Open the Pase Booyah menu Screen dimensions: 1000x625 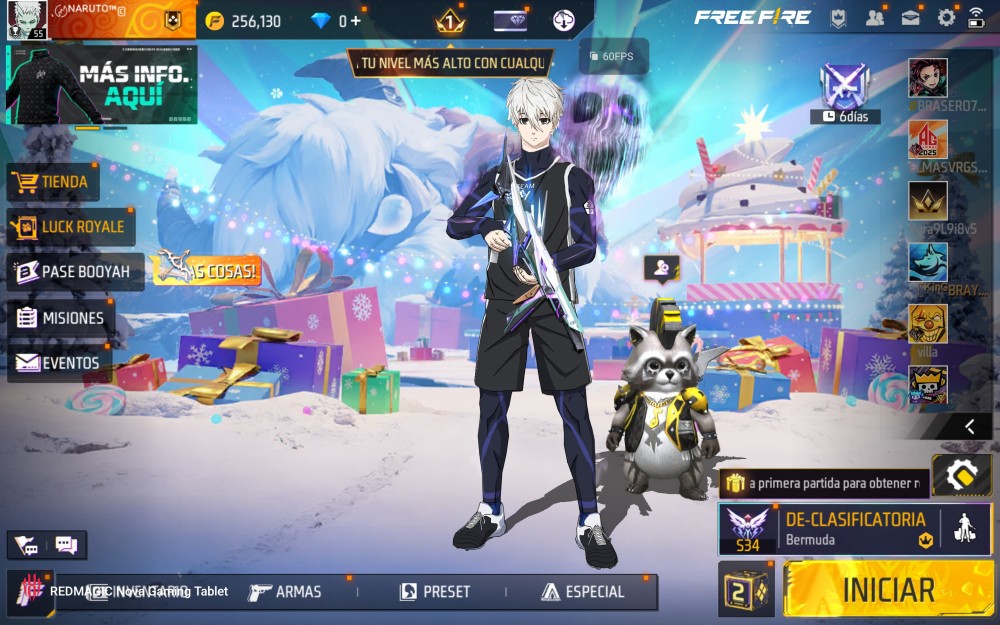click(74, 272)
